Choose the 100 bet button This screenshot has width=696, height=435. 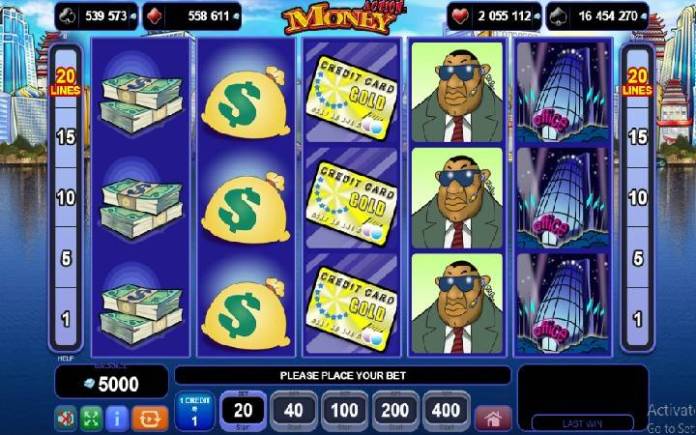tap(344, 410)
